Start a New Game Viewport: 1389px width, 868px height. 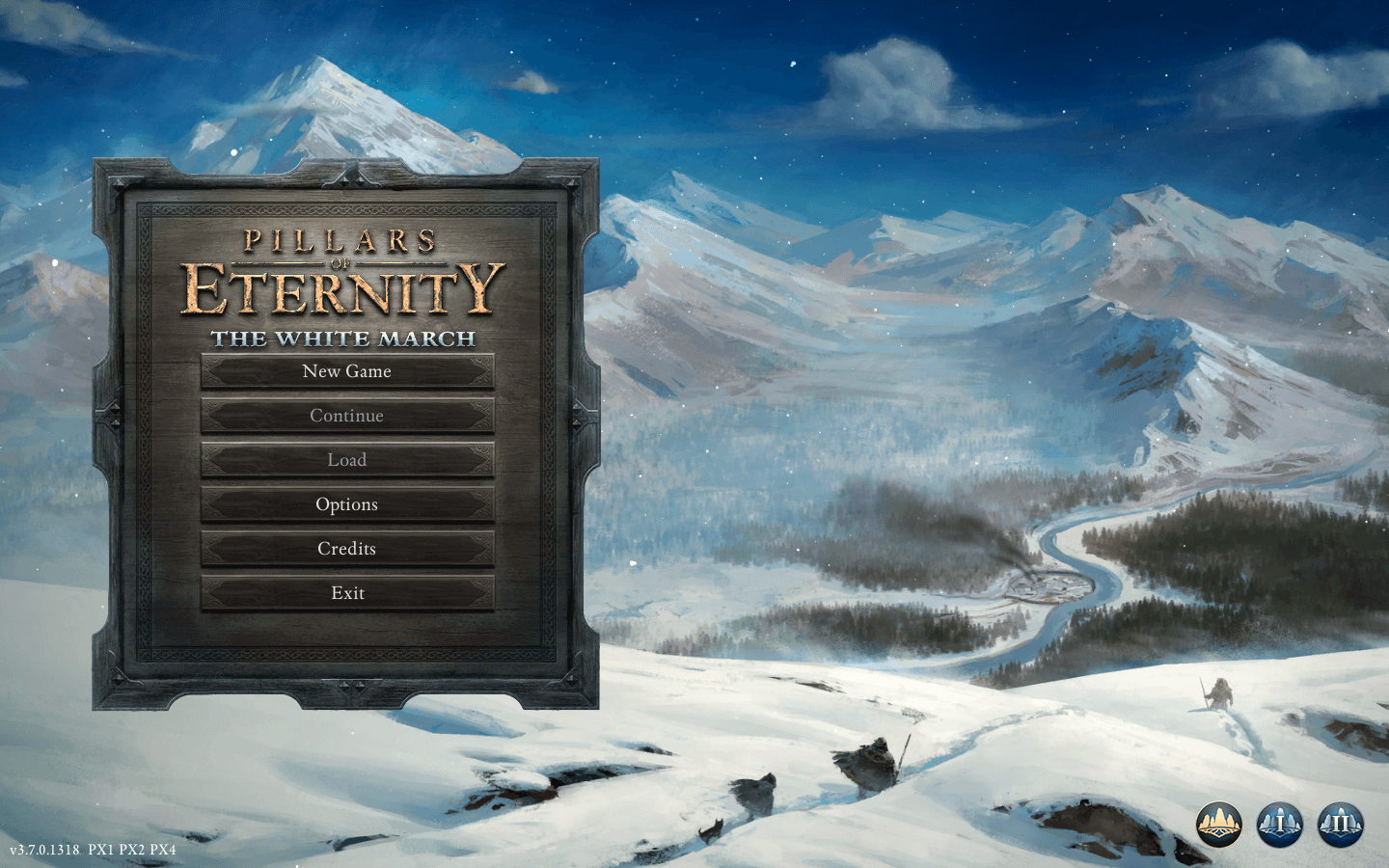(x=347, y=371)
